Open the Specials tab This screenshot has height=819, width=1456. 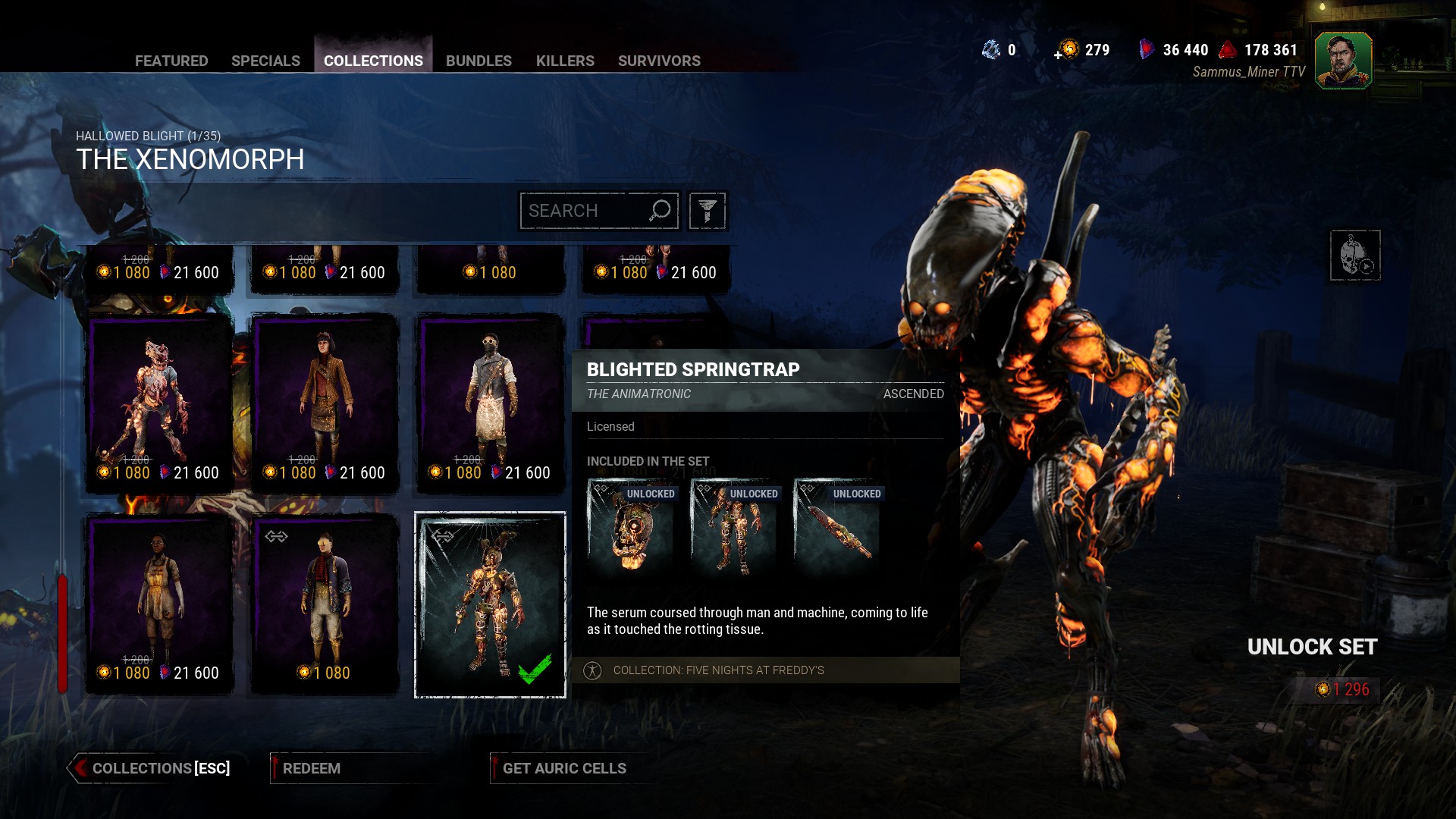click(265, 61)
